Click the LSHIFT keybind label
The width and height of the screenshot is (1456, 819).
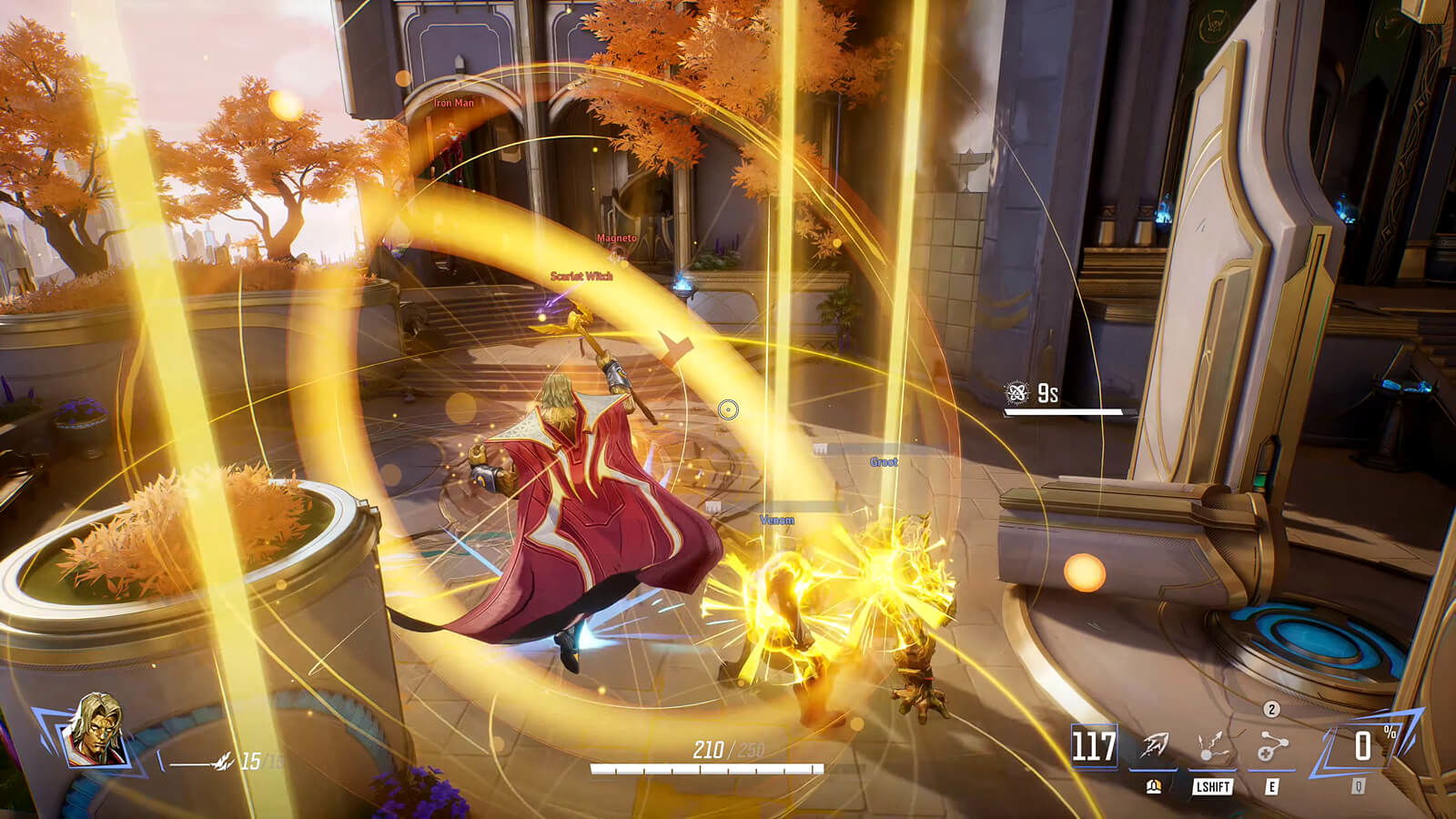pyautogui.click(x=1212, y=786)
